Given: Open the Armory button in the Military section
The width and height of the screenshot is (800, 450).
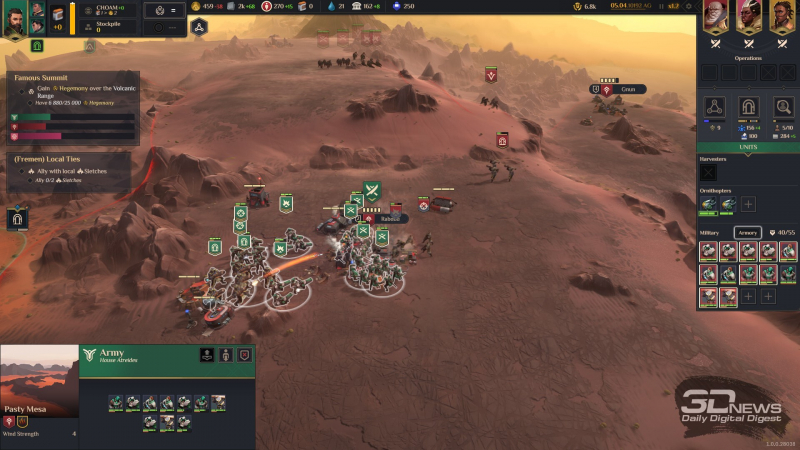Looking at the screenshot, I should tap(748, 232).
